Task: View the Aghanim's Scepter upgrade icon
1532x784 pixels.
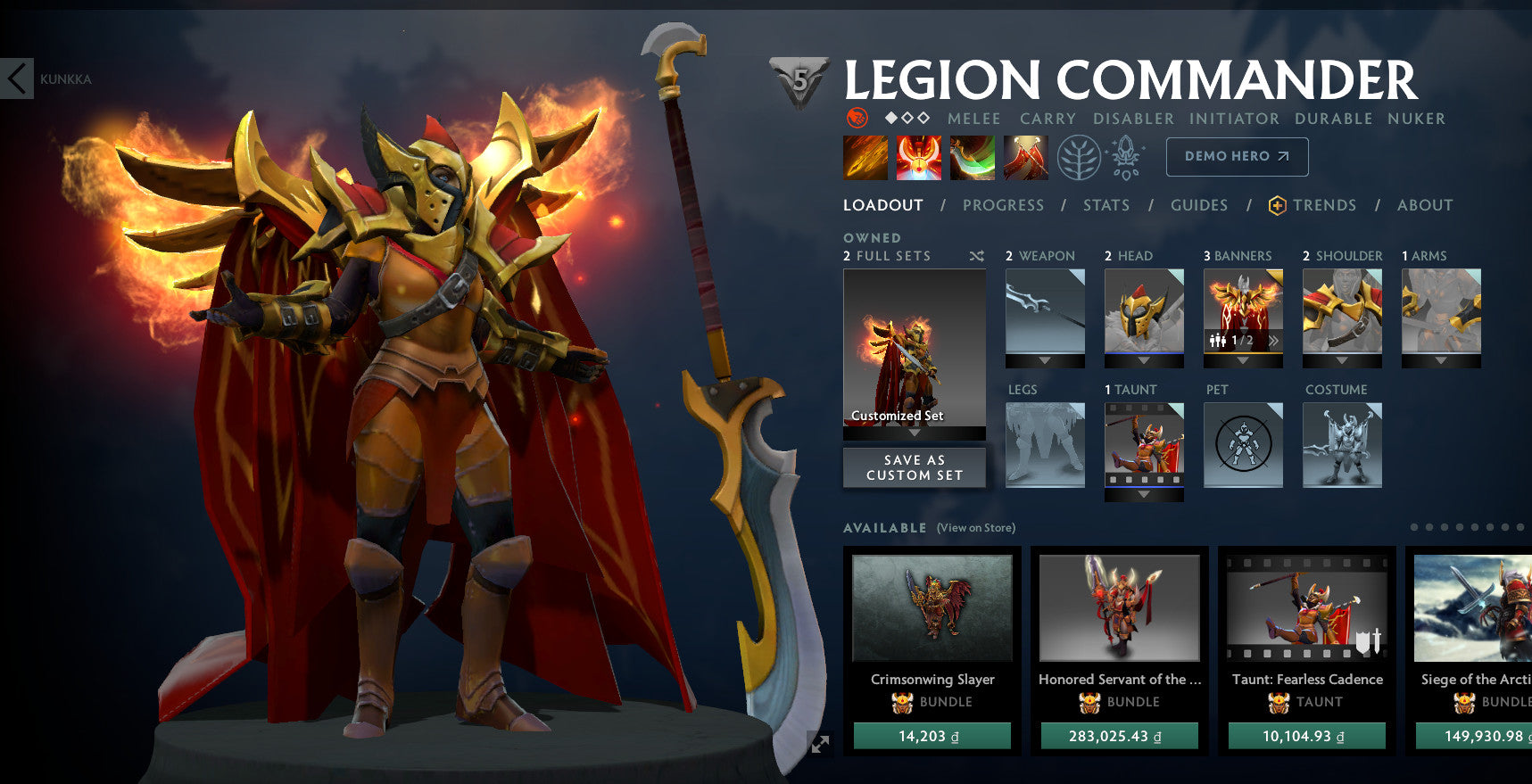Action: pos(1126,155)
